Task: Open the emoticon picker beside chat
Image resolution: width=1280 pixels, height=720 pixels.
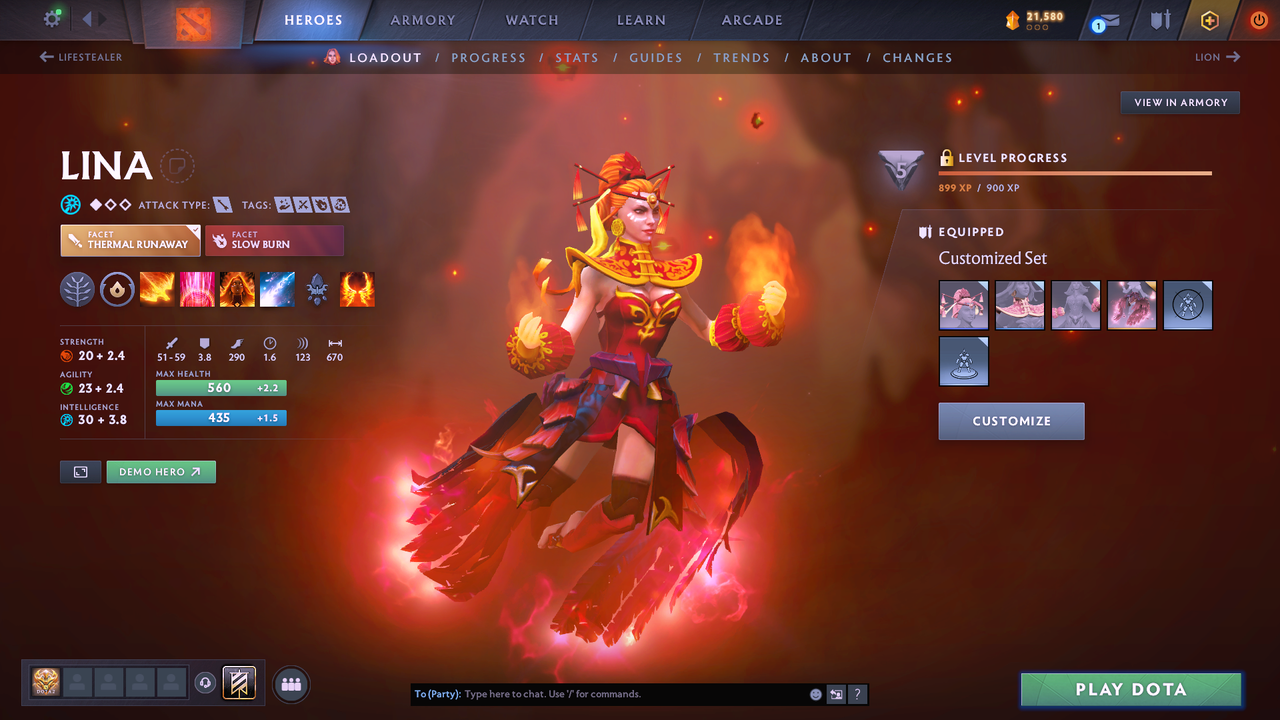Action: click(815, 694)
